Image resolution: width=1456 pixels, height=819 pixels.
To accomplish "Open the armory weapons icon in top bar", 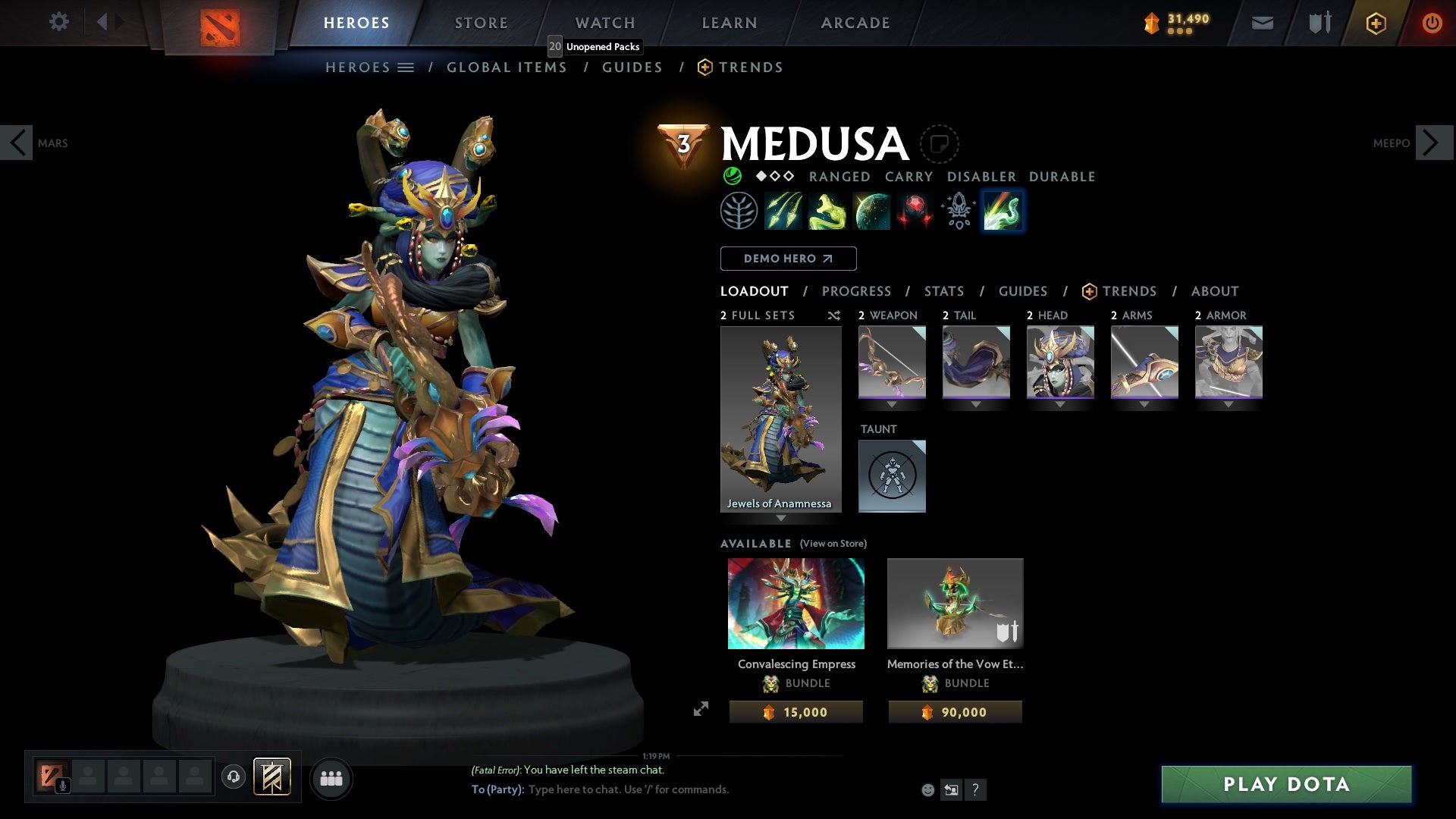I will pyautogui.click(x=1318, y=22).
